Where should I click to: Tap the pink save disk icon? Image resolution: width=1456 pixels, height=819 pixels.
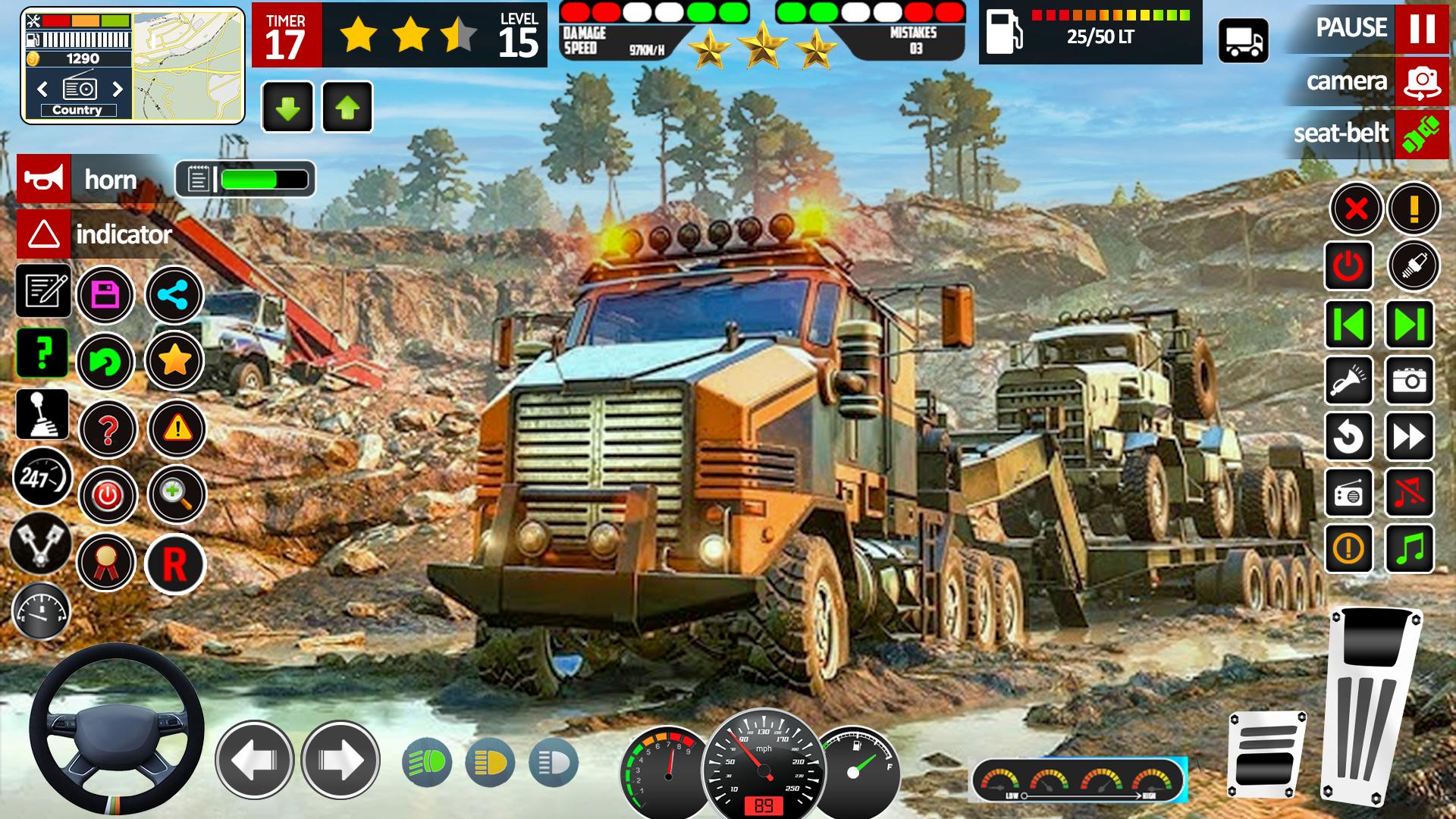105,295
